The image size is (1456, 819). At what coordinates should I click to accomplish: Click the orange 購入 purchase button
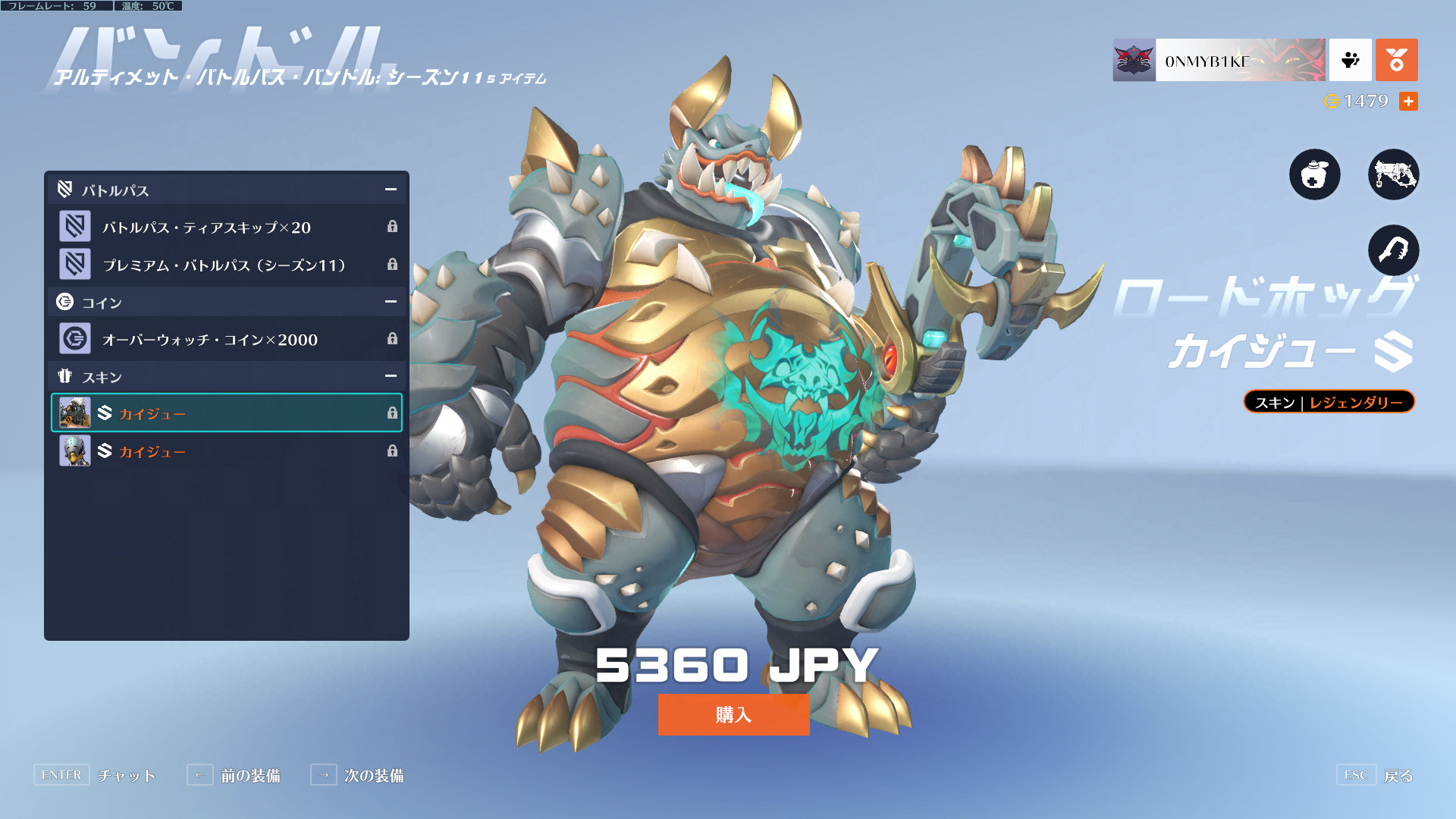click(733, 714)
